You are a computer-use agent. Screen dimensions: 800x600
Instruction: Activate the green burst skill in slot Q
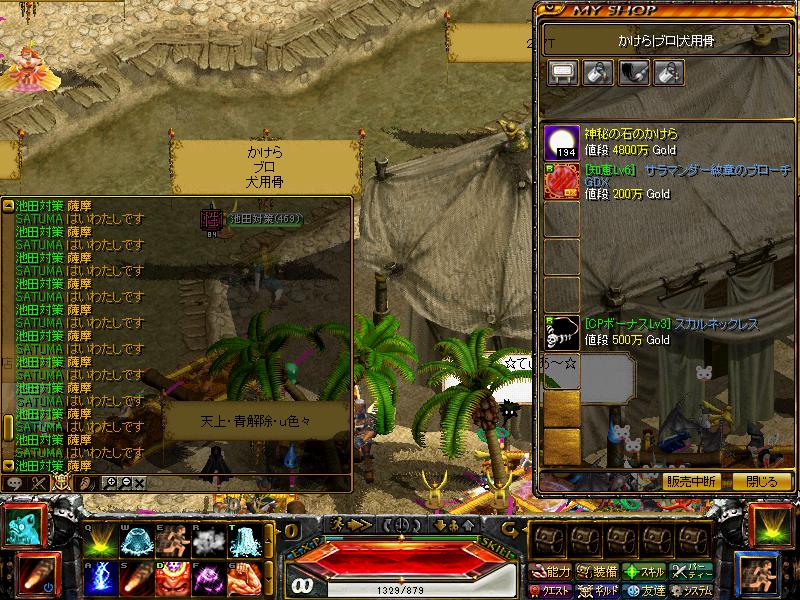pyautogui.click(x=101, y=541)
